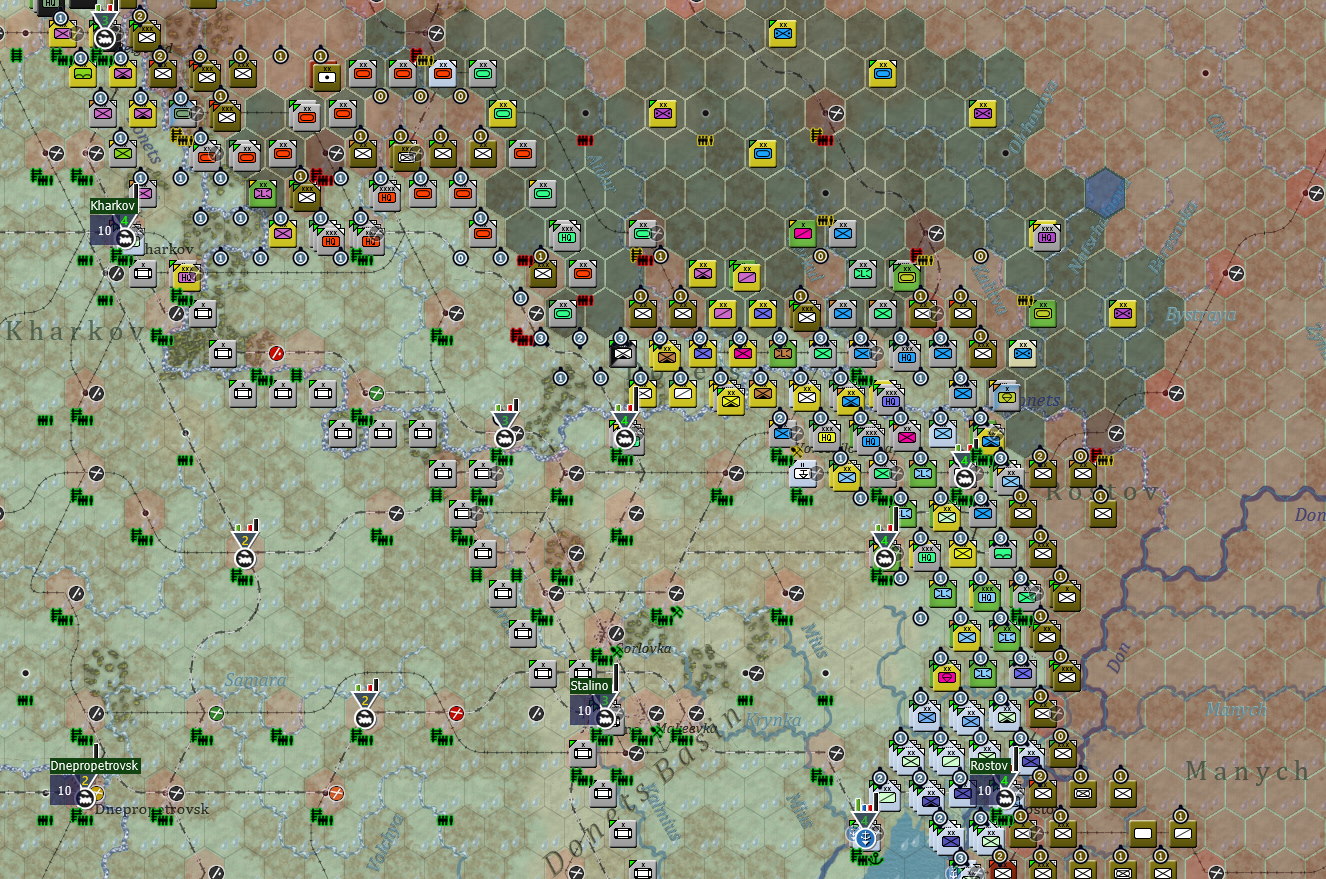This screenshot has height=879, width=1326.
Task: Select the strength value 10 under Dnepropetrovsk
Action: [x=65, y=790]
